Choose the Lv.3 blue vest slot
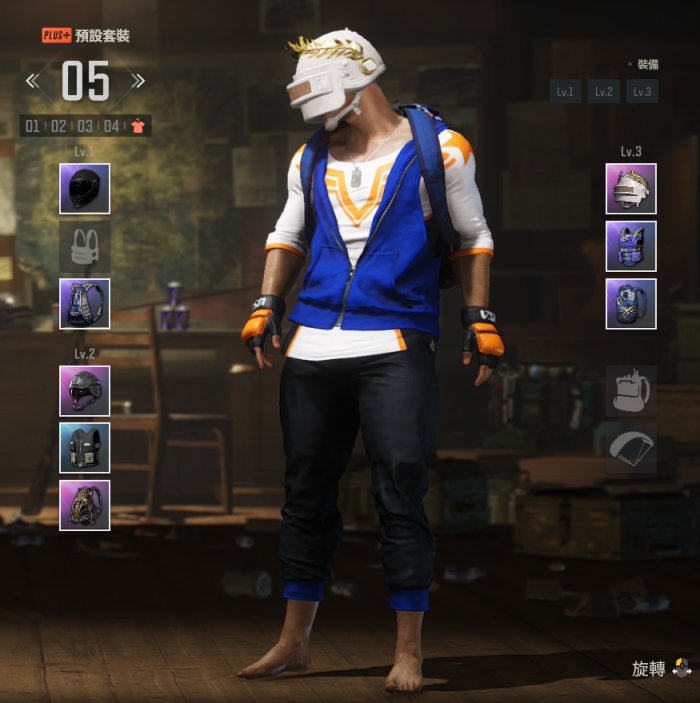700x703 pixels. [631, 246]
